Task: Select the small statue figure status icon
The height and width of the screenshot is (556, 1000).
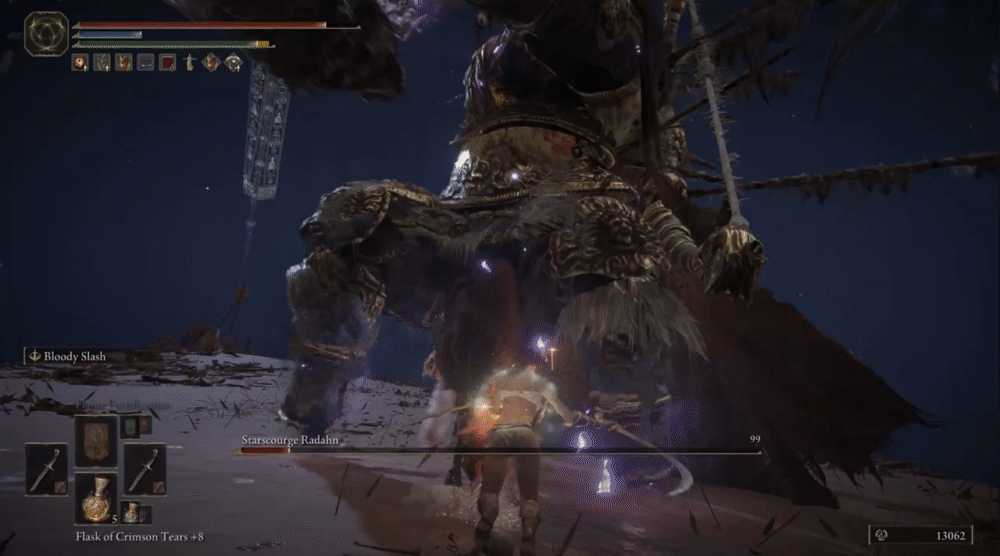Action: click(189, 63)
